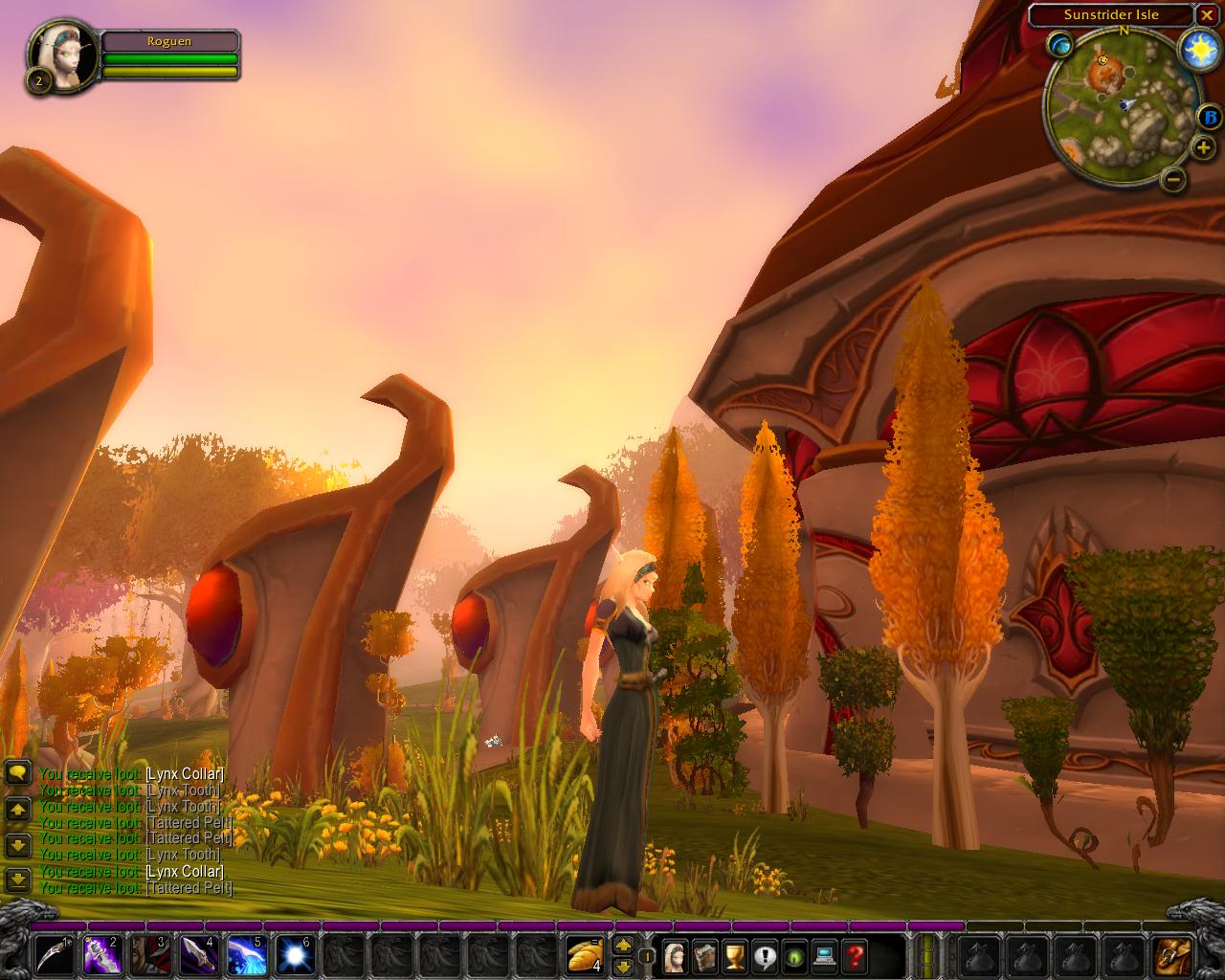
Task: Open the quest log exclamation mark button
Action: point(764,955)
